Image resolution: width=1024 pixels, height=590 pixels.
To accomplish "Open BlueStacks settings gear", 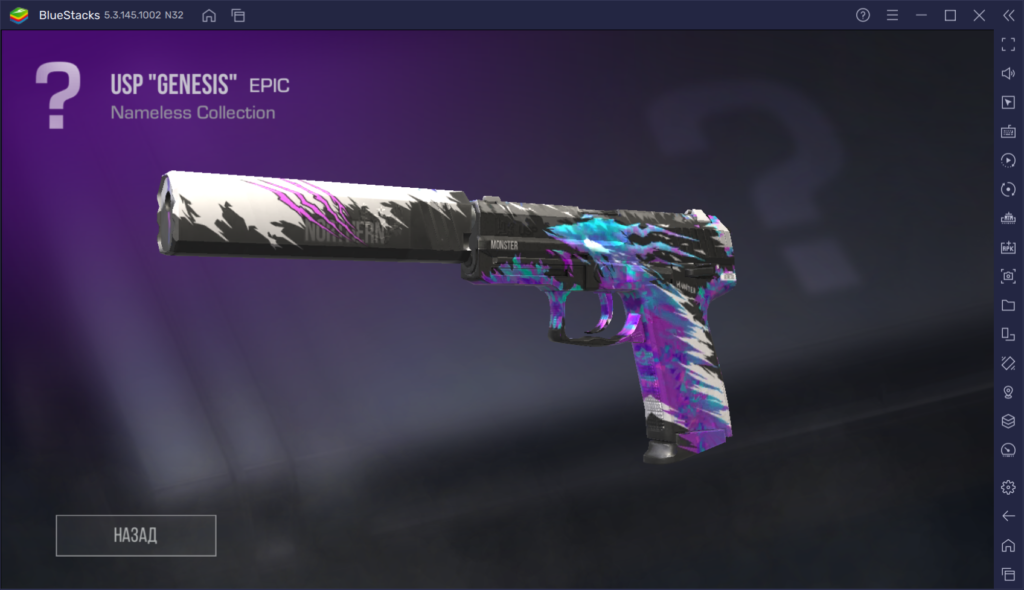I will click(1008, 487).
